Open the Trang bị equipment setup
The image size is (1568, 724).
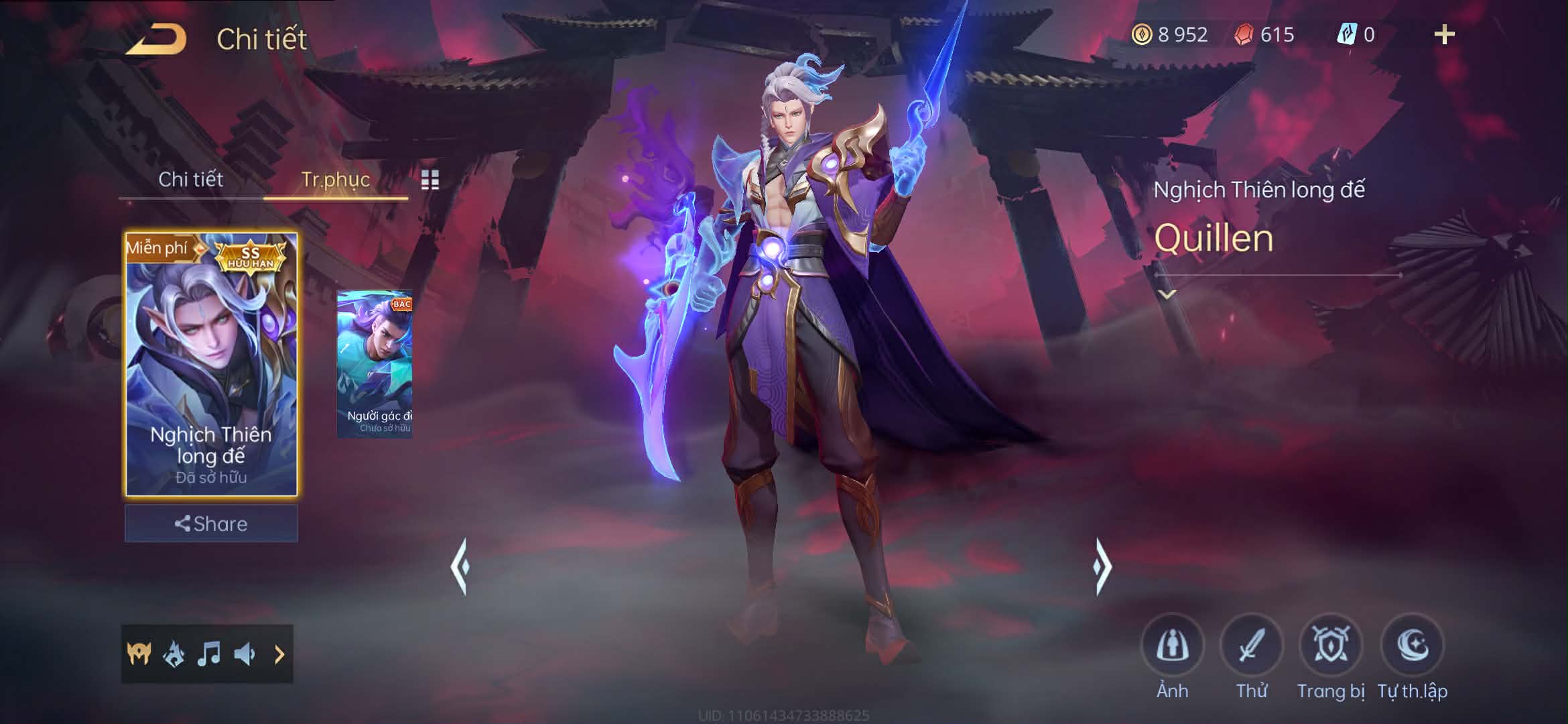[1330, 646]
